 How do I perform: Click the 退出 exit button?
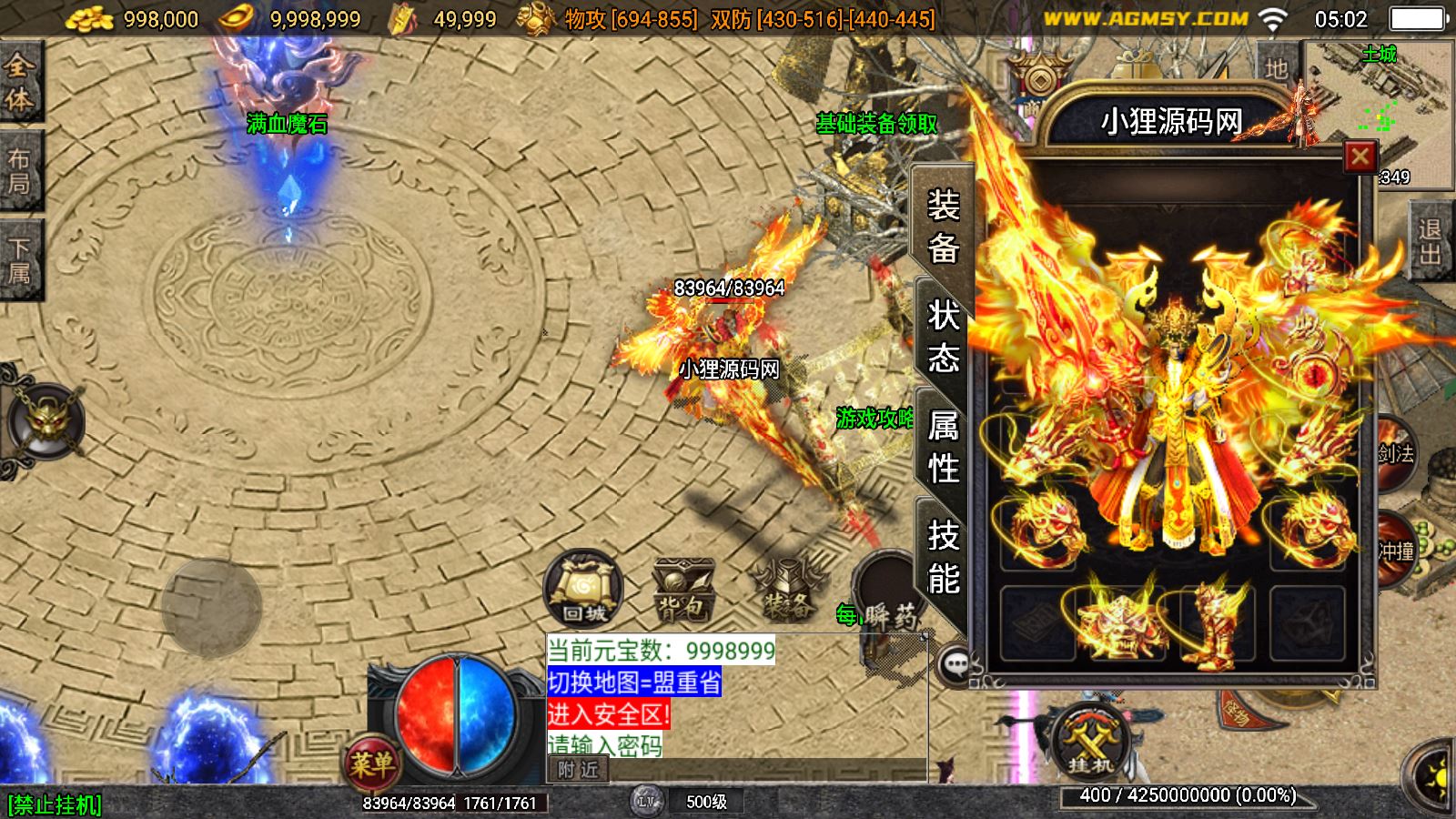1430,241
